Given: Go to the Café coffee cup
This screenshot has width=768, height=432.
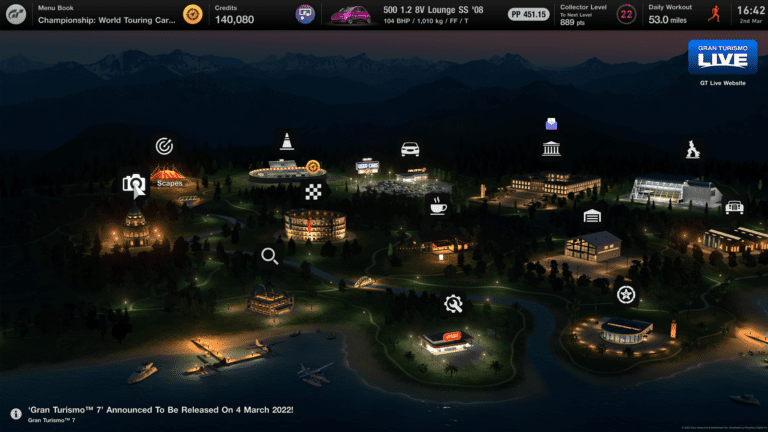Looking at the screenshot, I should coord(438,206).
